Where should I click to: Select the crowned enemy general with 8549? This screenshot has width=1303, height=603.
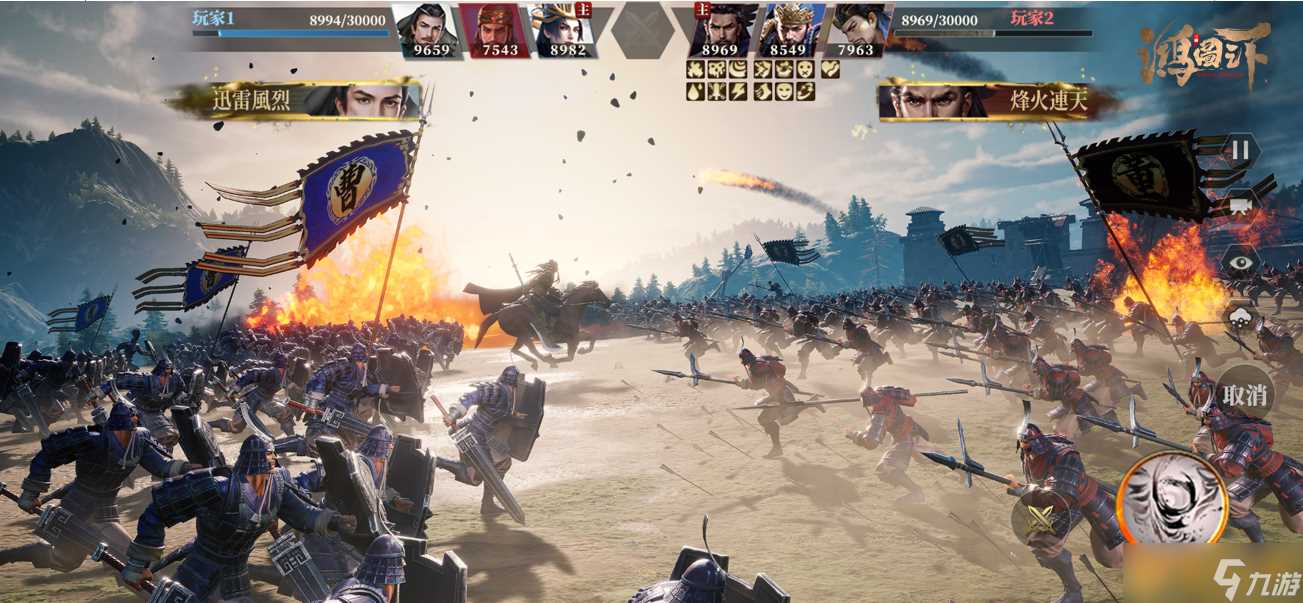coord(792,30)
